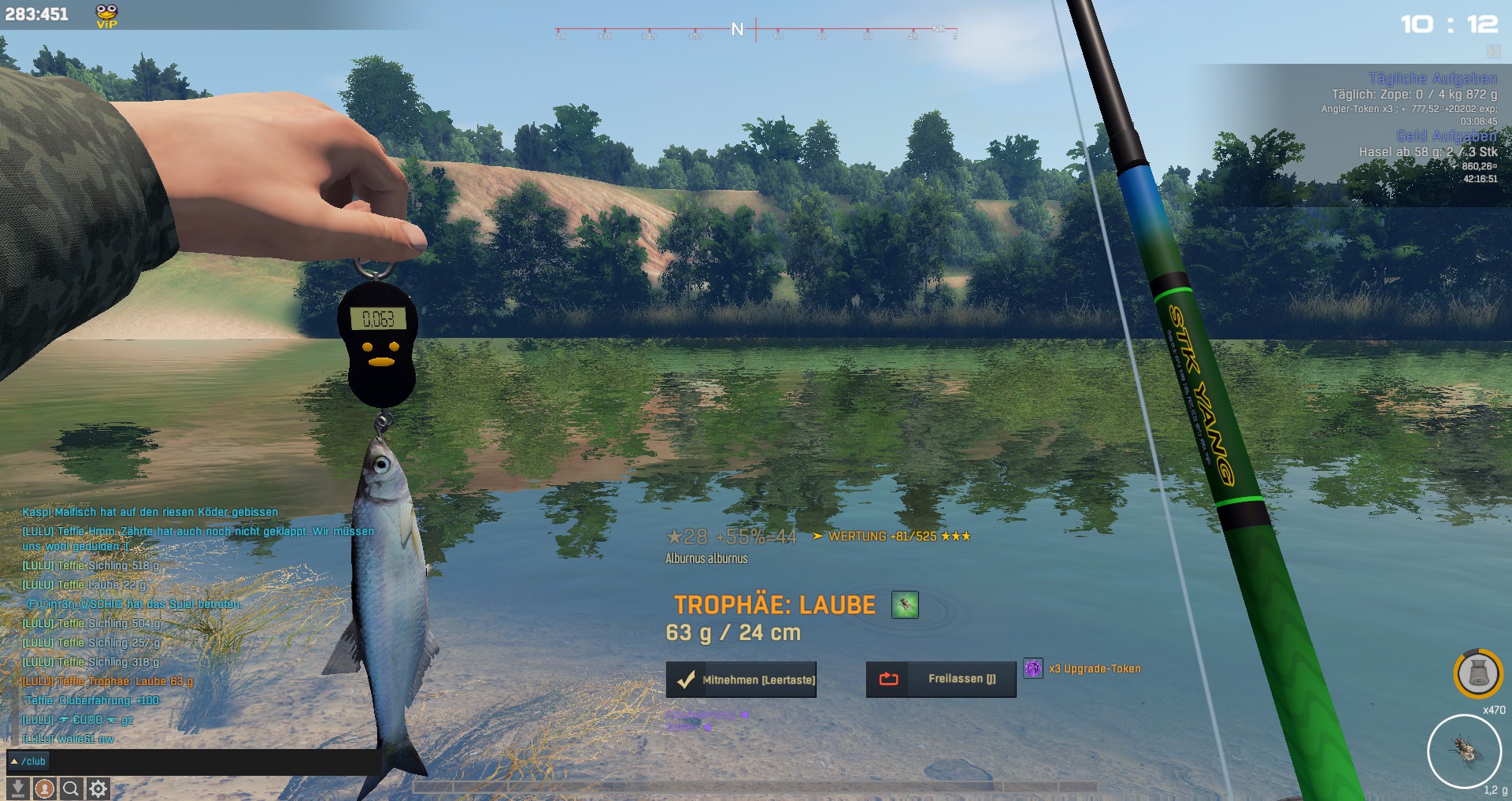Image resolution: width=1512 pixels, height=801 pixels.
Task: Open the Tägliche Aufgaben daily tasks
Action: pos(1432,78)
